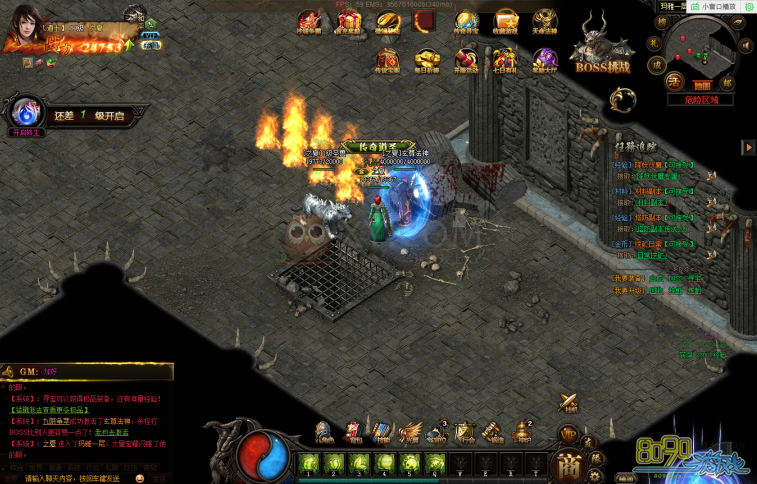Screen dimensions: 757x484
Task: Activate the skill in hotbar slot 1
Action: click(x=309, y=463)
